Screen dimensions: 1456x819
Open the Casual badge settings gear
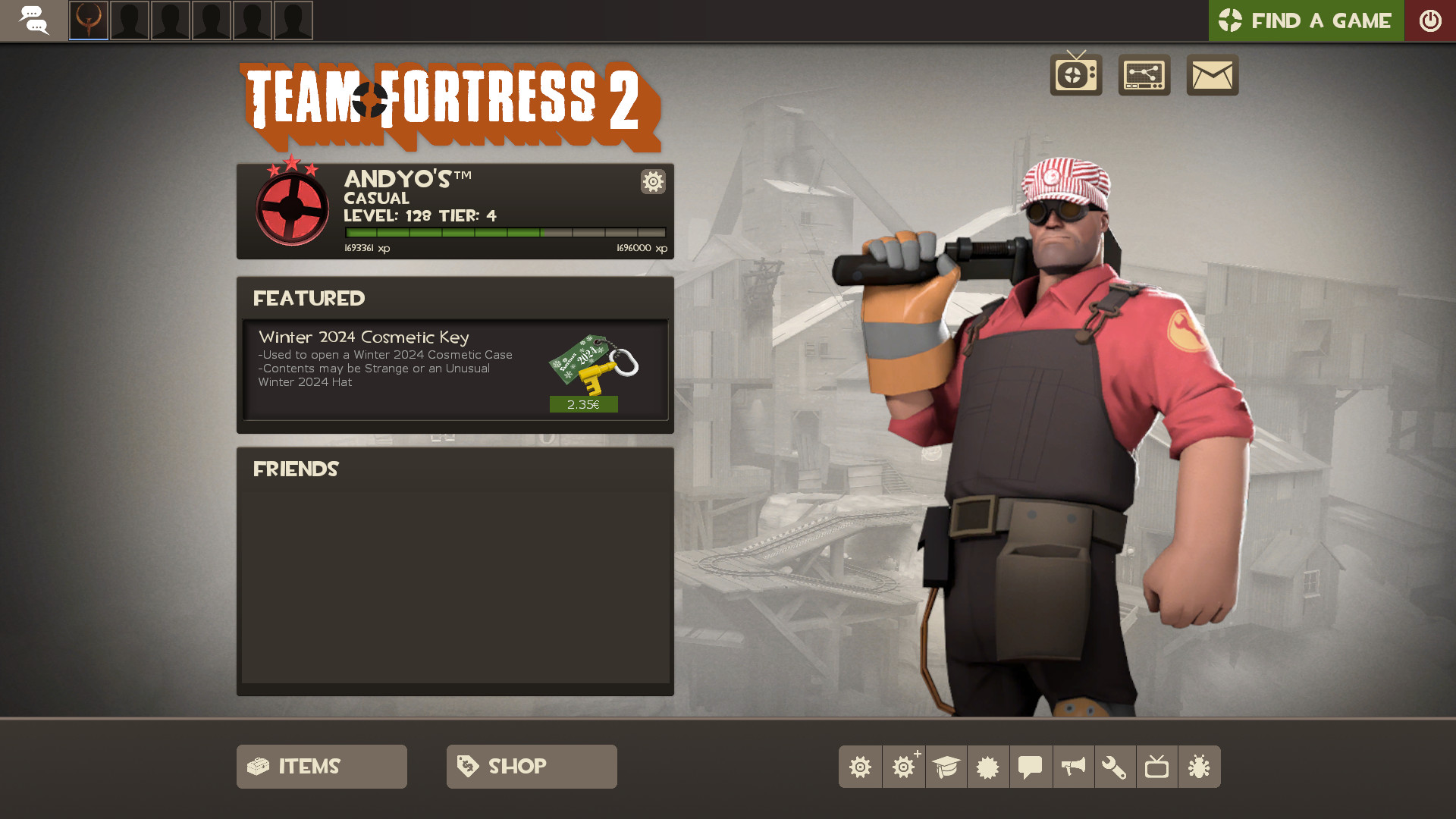[x=653, y=182]
